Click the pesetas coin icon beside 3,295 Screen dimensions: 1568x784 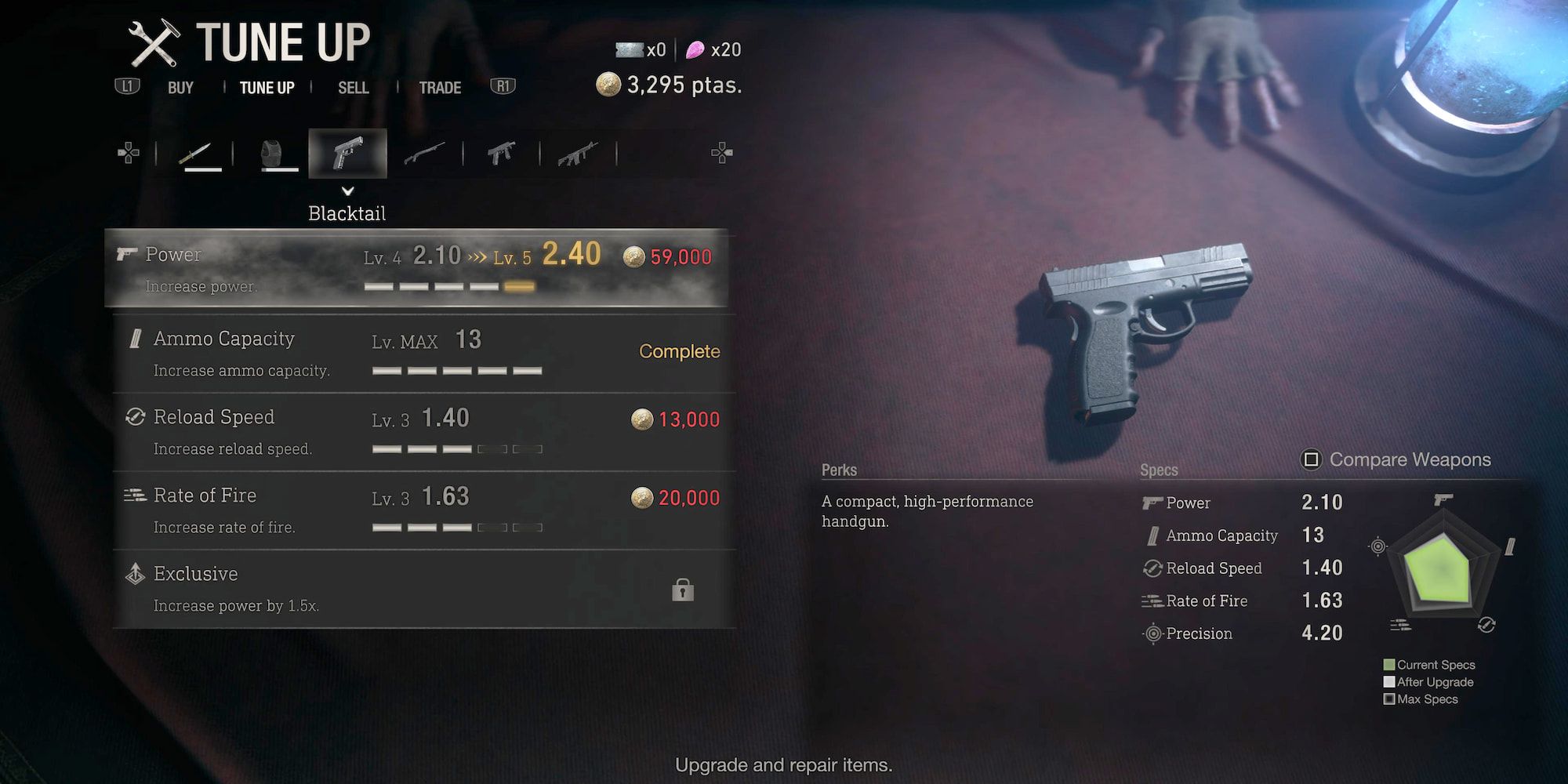pyautogui.click(x=608, y=84)
